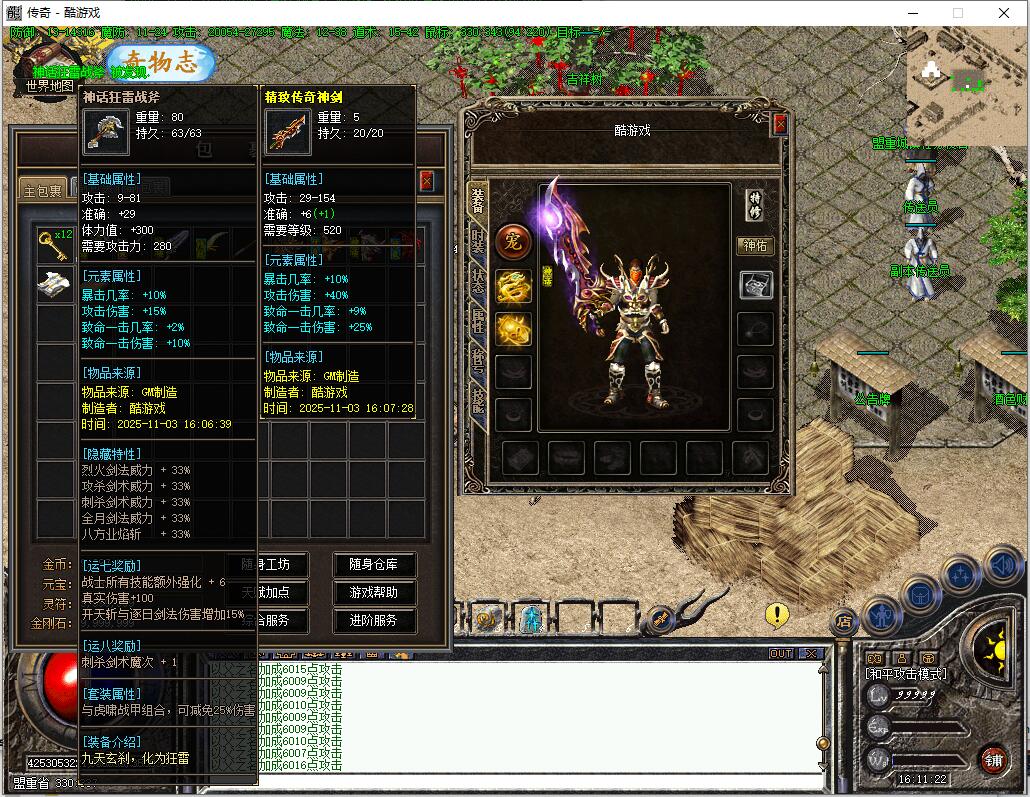Close the game window

(x=1004, y=13)
